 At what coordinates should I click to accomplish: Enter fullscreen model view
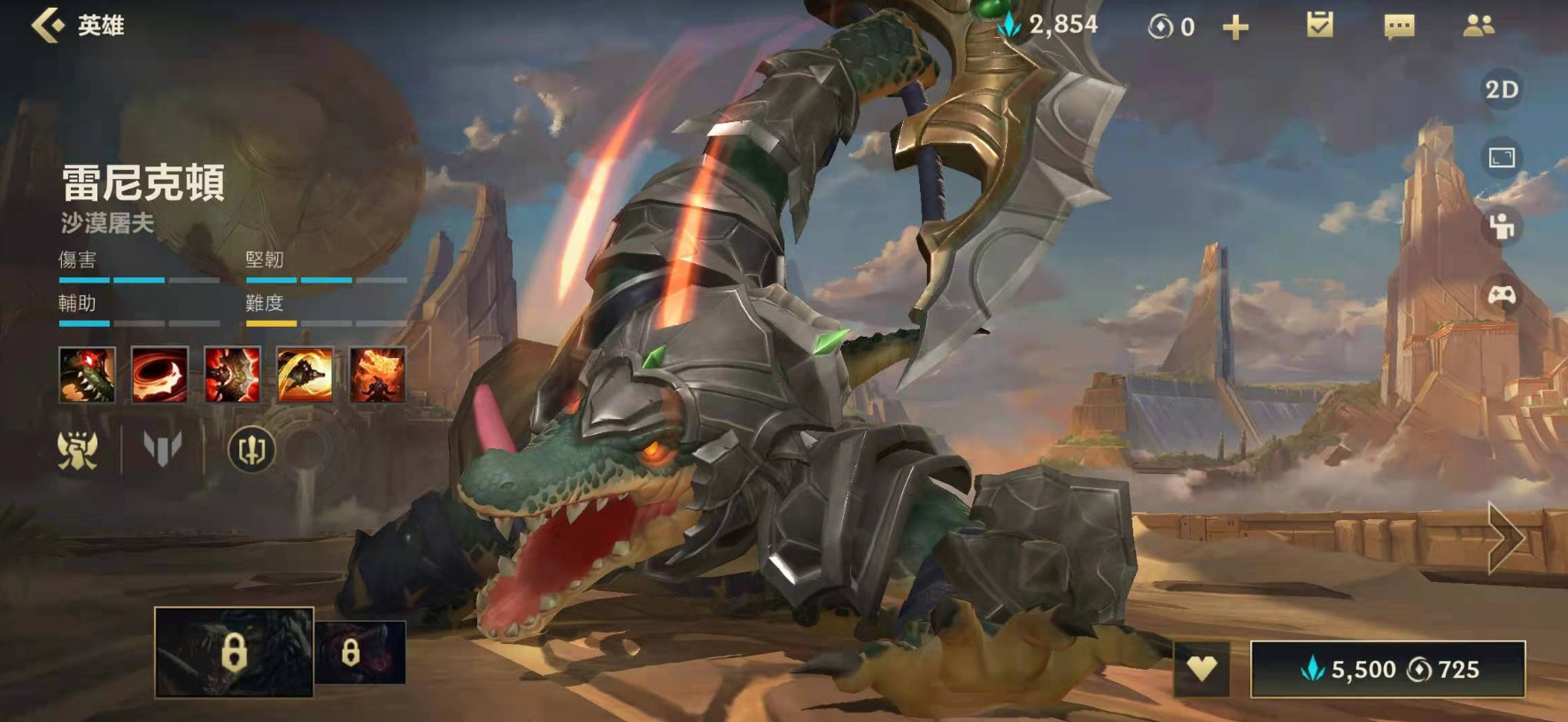click(x=1501, y=159)
